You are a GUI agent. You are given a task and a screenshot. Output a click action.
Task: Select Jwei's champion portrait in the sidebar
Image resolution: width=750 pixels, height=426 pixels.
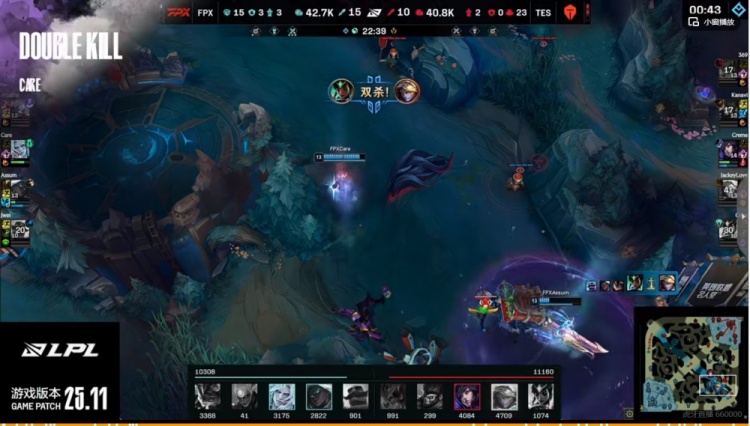pyautogui.click(x=19, y=231)
